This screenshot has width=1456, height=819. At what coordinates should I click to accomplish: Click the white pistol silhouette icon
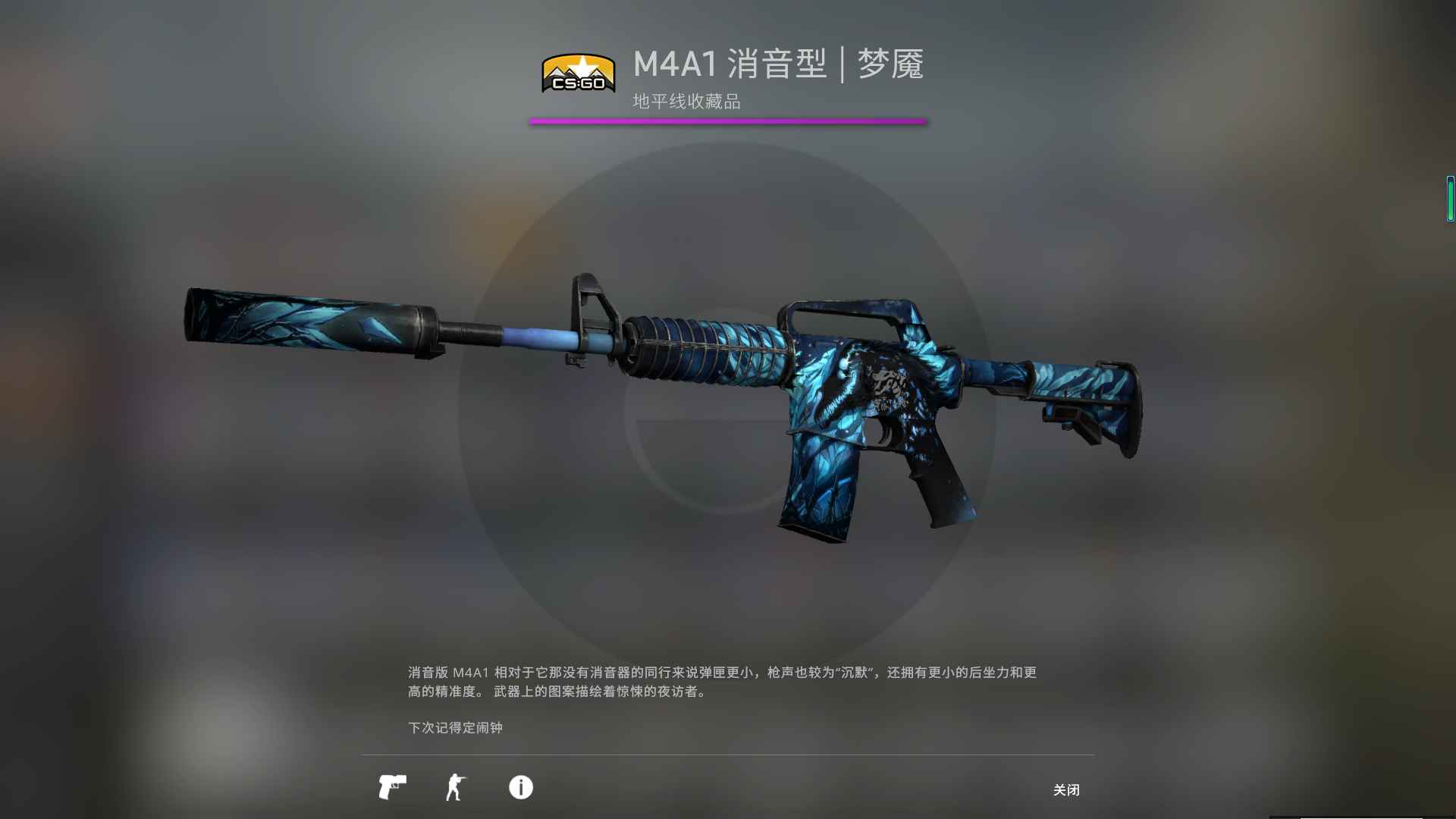[391, 788]
